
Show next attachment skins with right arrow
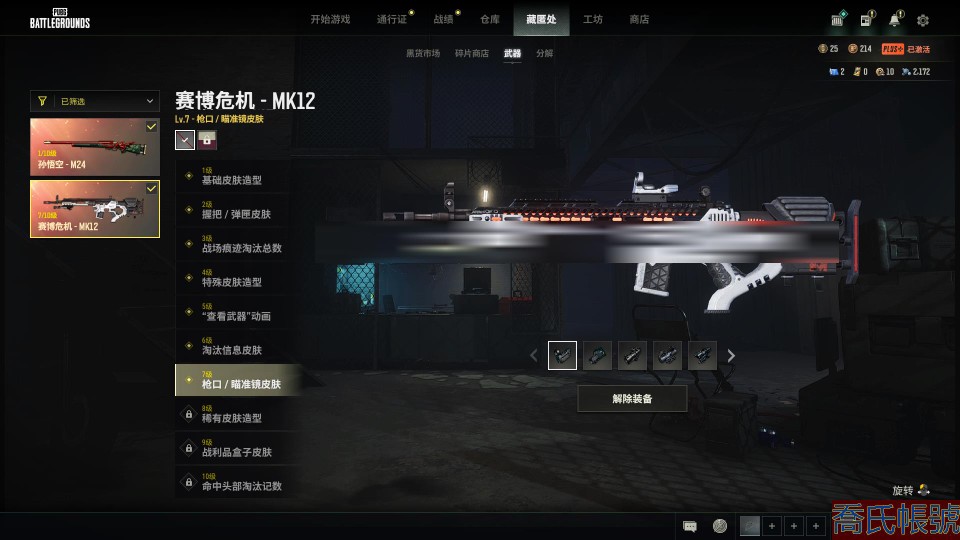(731, 355)
